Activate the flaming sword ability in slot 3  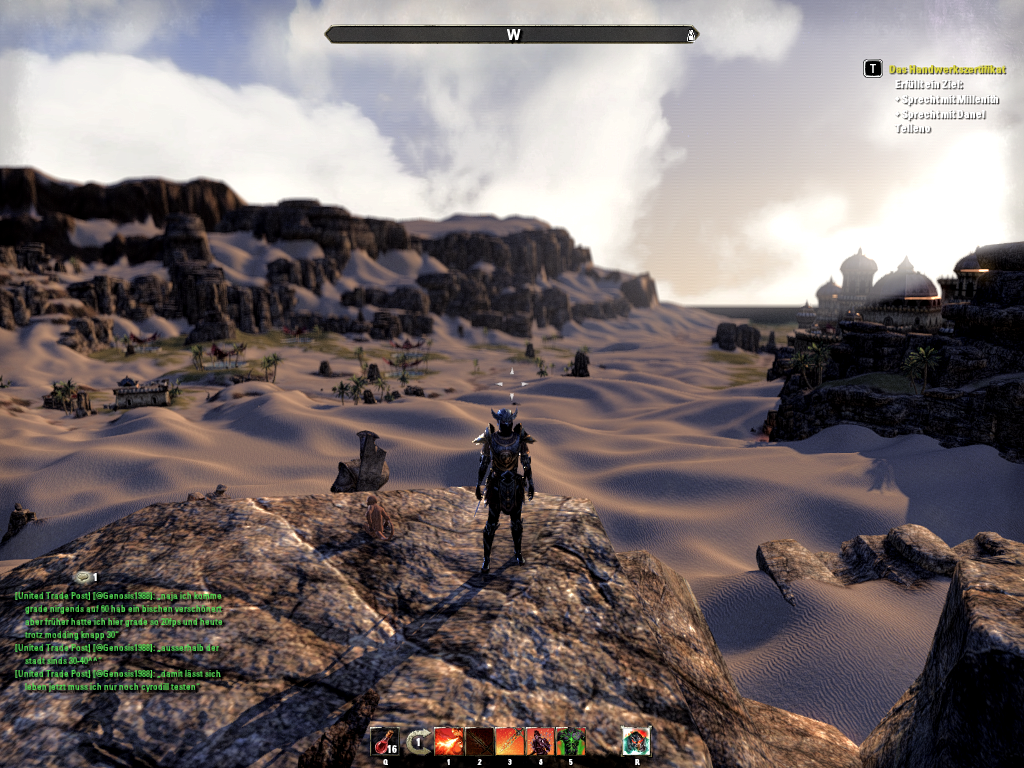tap(510, 741)
